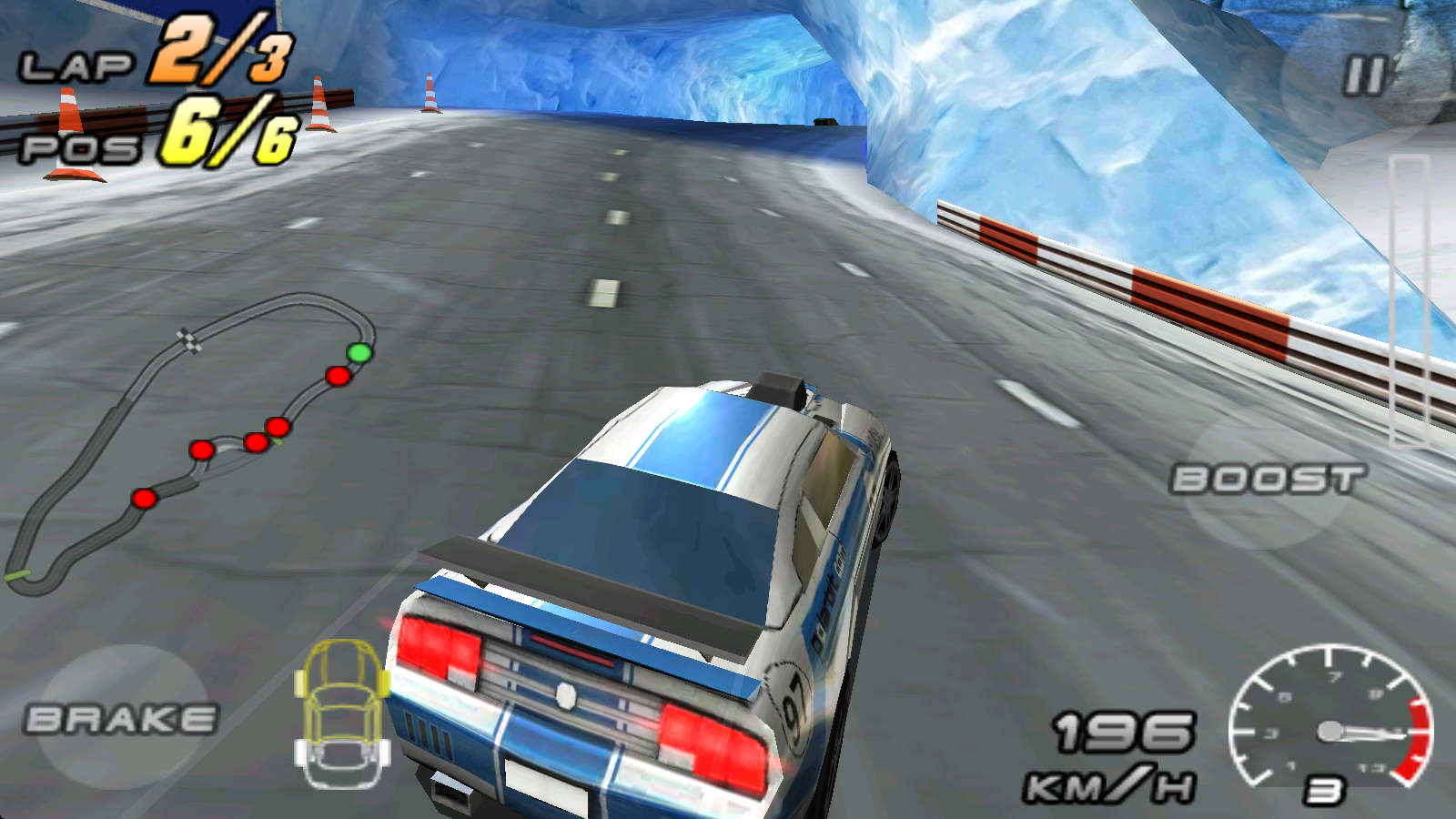This screenshot has height=819, width=1456.
Task: Activate the BOOST control
Action: pos(1268,476)
